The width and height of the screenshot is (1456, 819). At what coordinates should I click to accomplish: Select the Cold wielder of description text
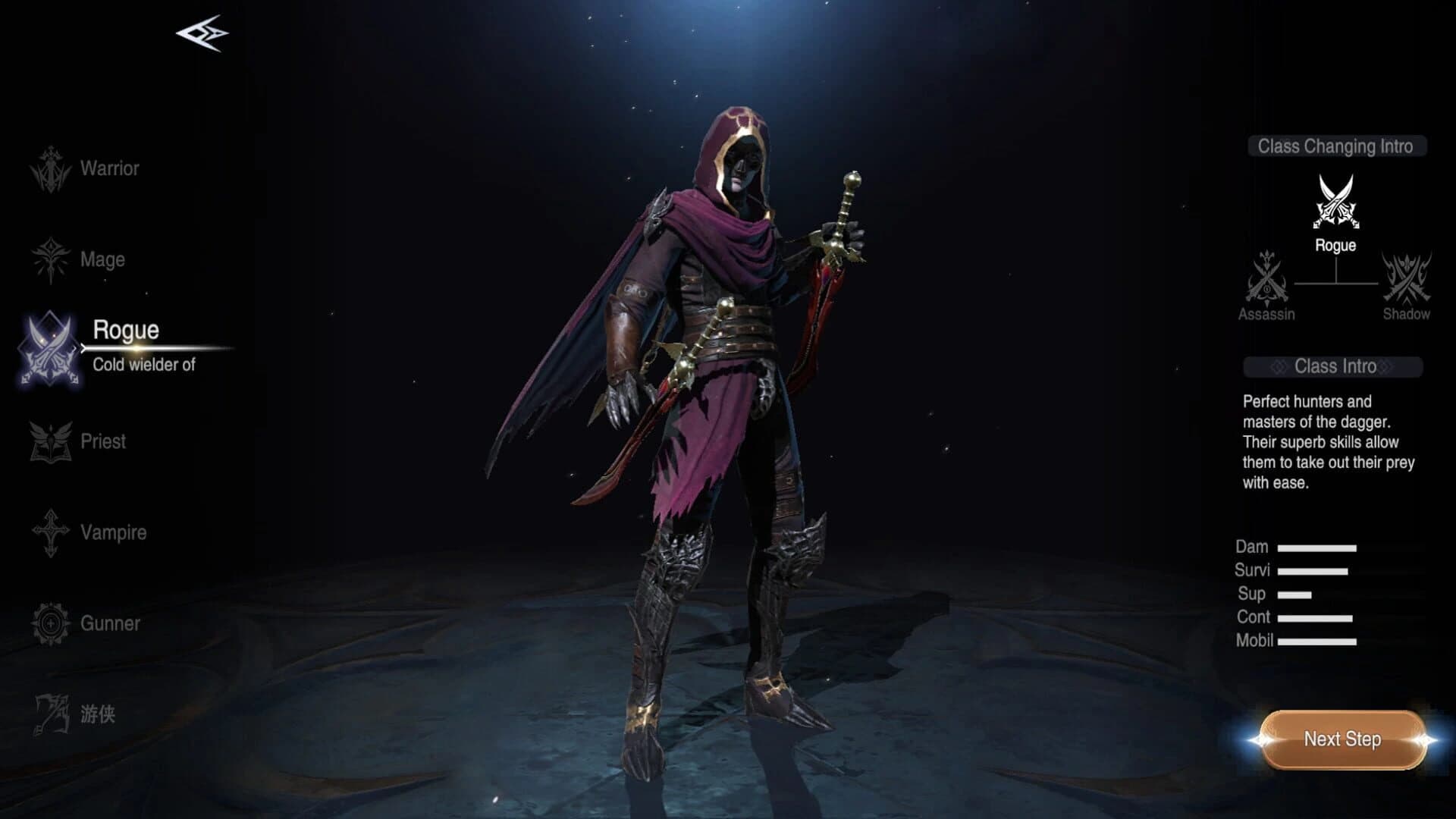pos(145,366)
